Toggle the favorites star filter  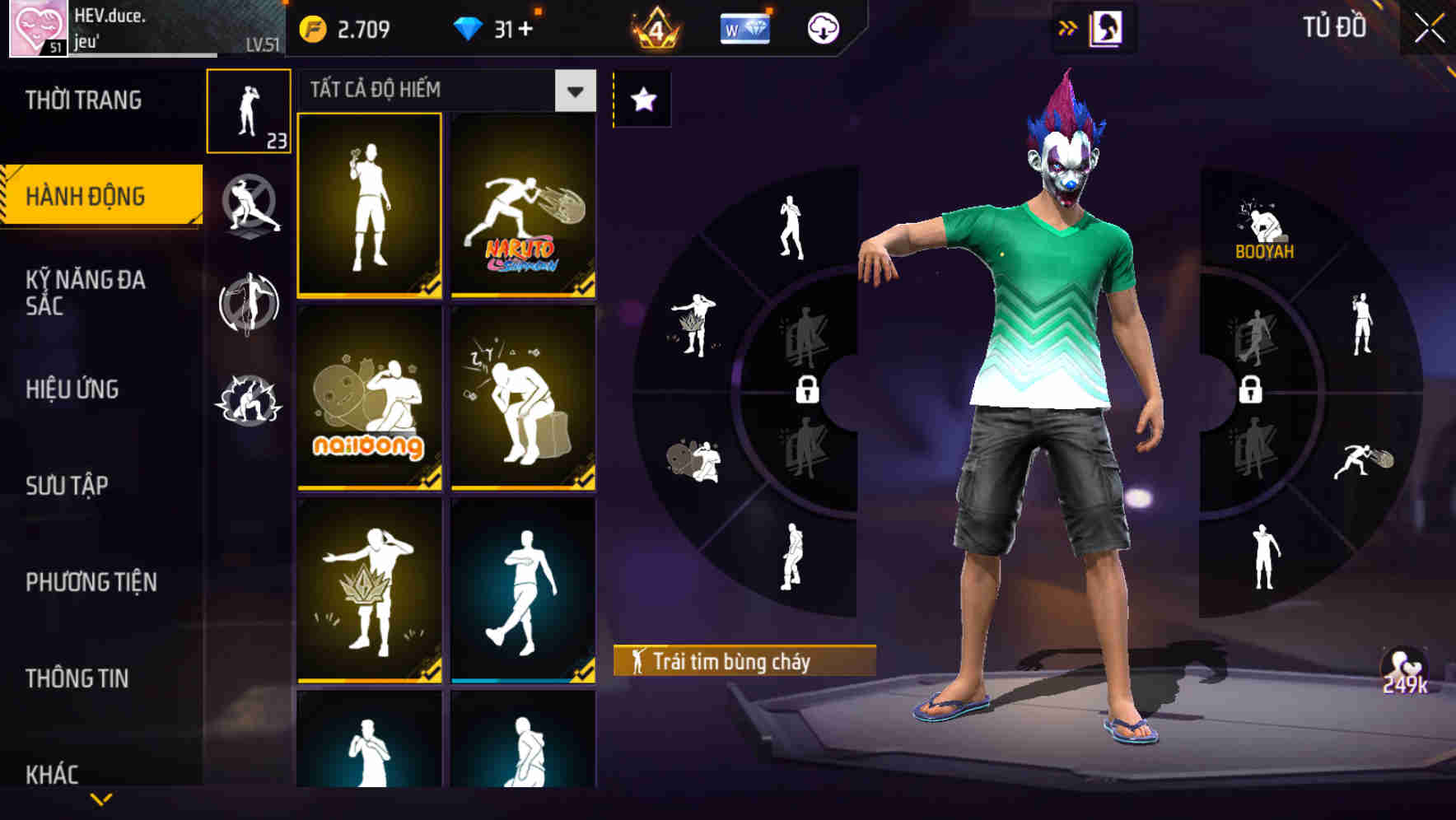(642, 97)
